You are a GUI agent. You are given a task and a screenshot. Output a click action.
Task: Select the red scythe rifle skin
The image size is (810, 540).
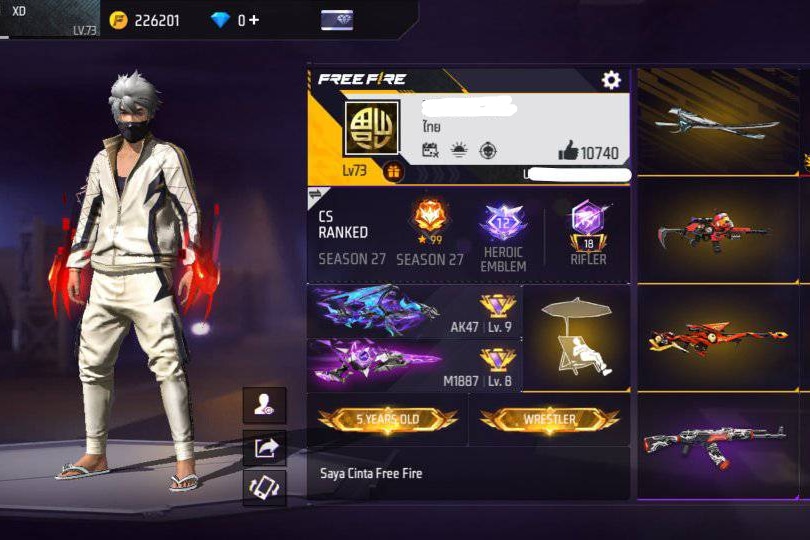(716, 231)
